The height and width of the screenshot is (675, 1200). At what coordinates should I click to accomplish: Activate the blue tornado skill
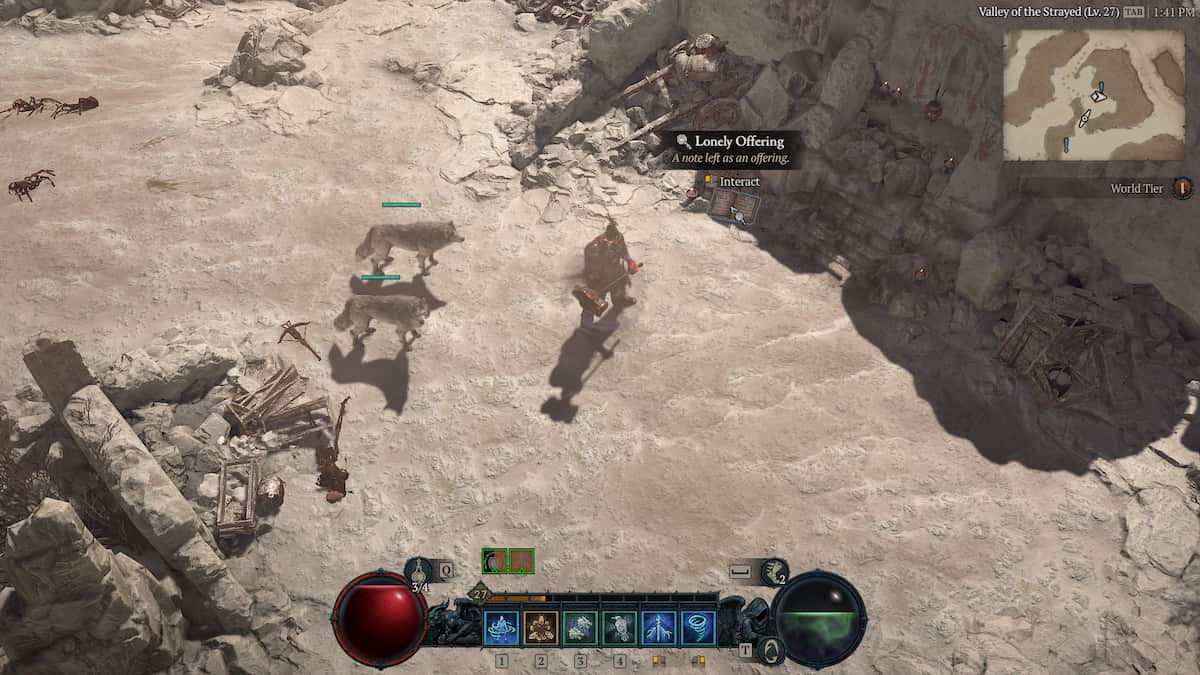[698, 627]
